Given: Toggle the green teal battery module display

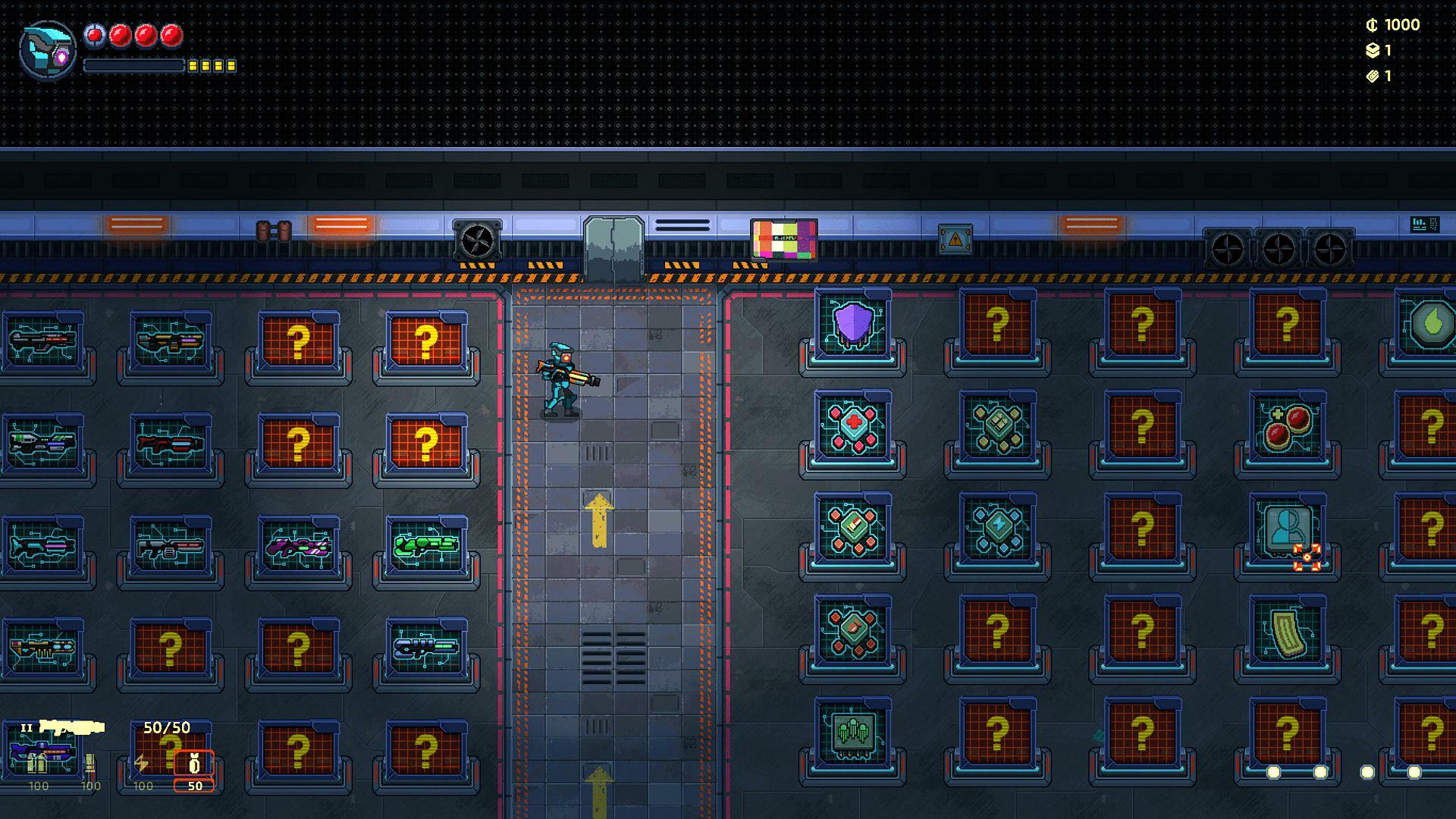Looking at the screenshot, I should 997,425.
